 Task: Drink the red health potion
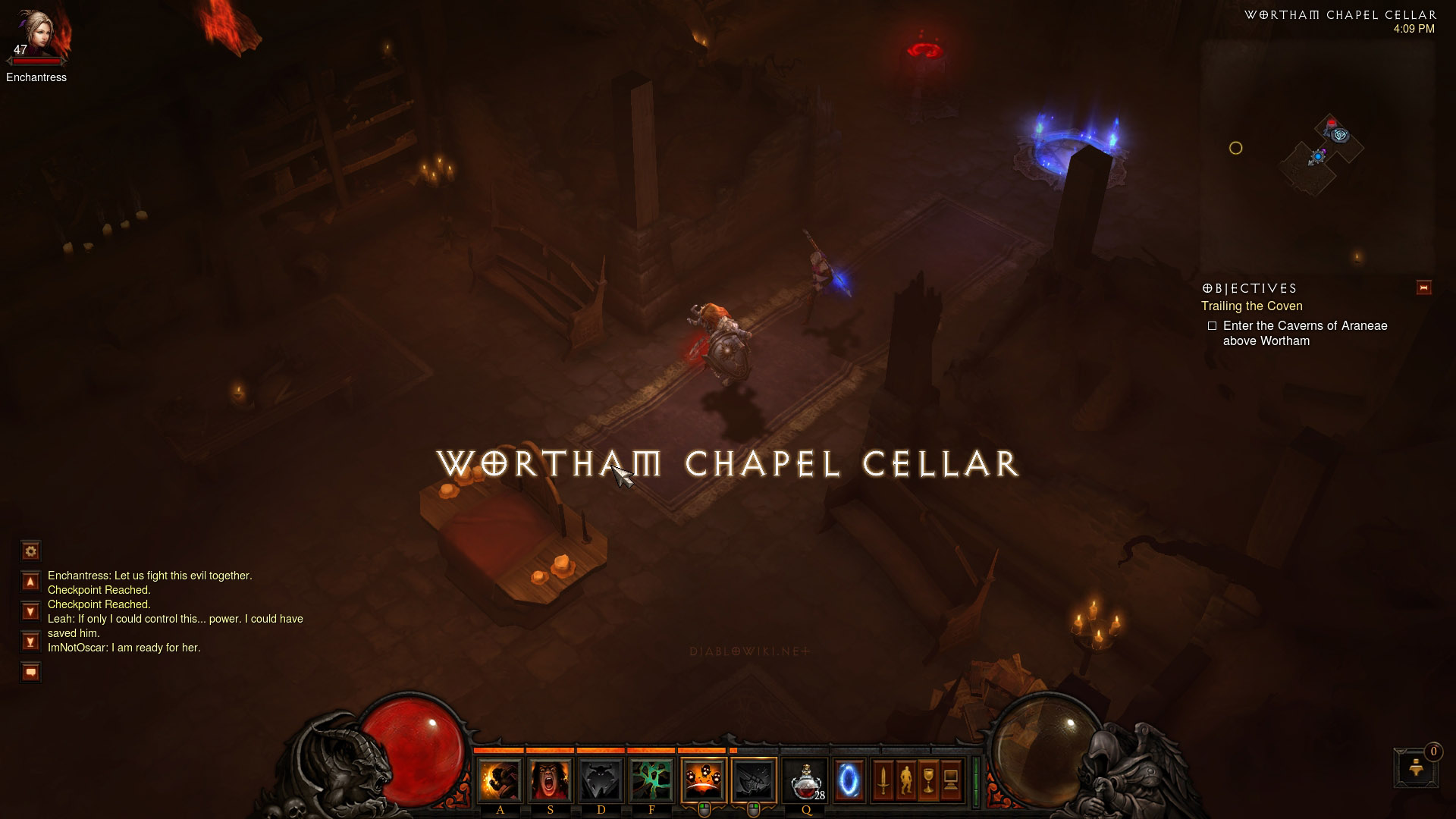point(805,780)
